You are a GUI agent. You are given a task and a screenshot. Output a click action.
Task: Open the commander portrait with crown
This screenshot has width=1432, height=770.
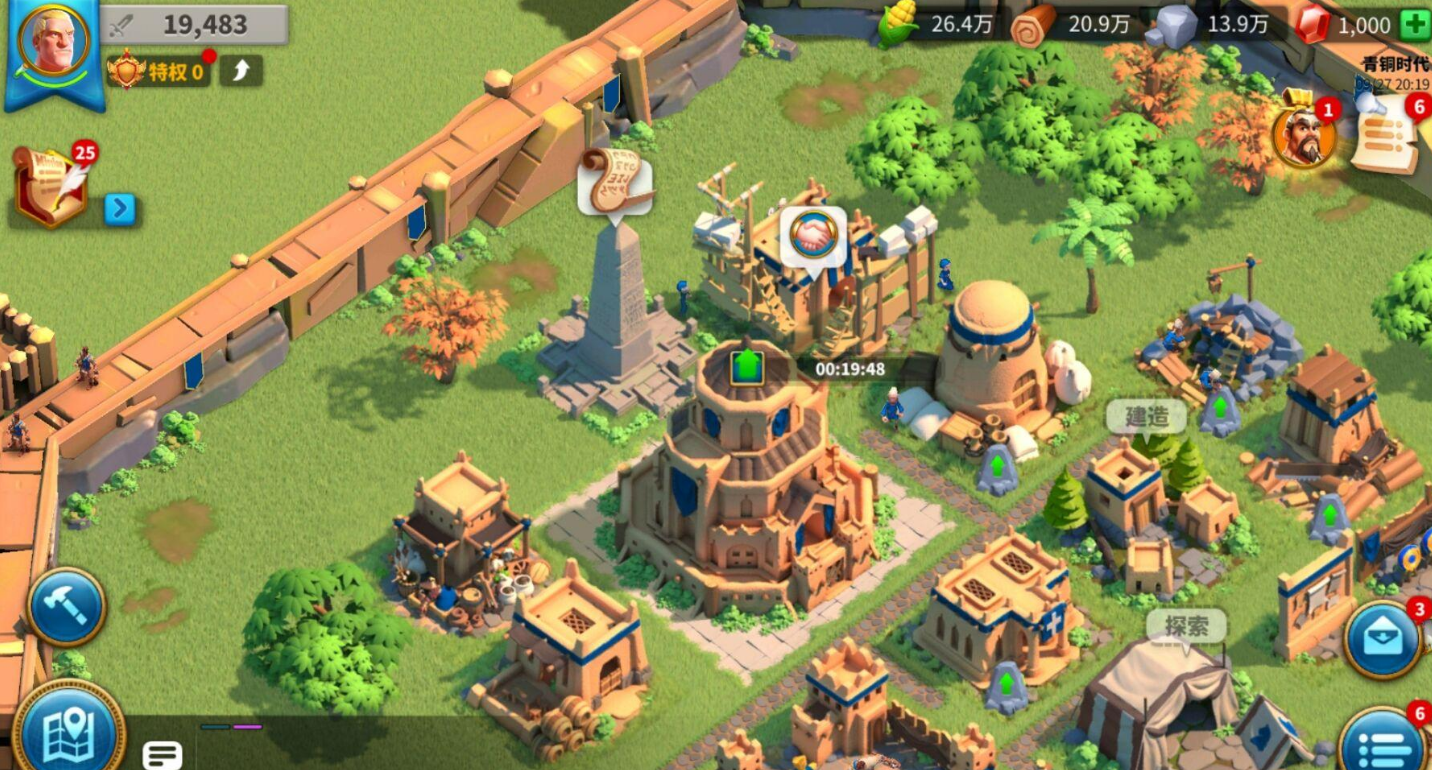[x=1304, y=136]
